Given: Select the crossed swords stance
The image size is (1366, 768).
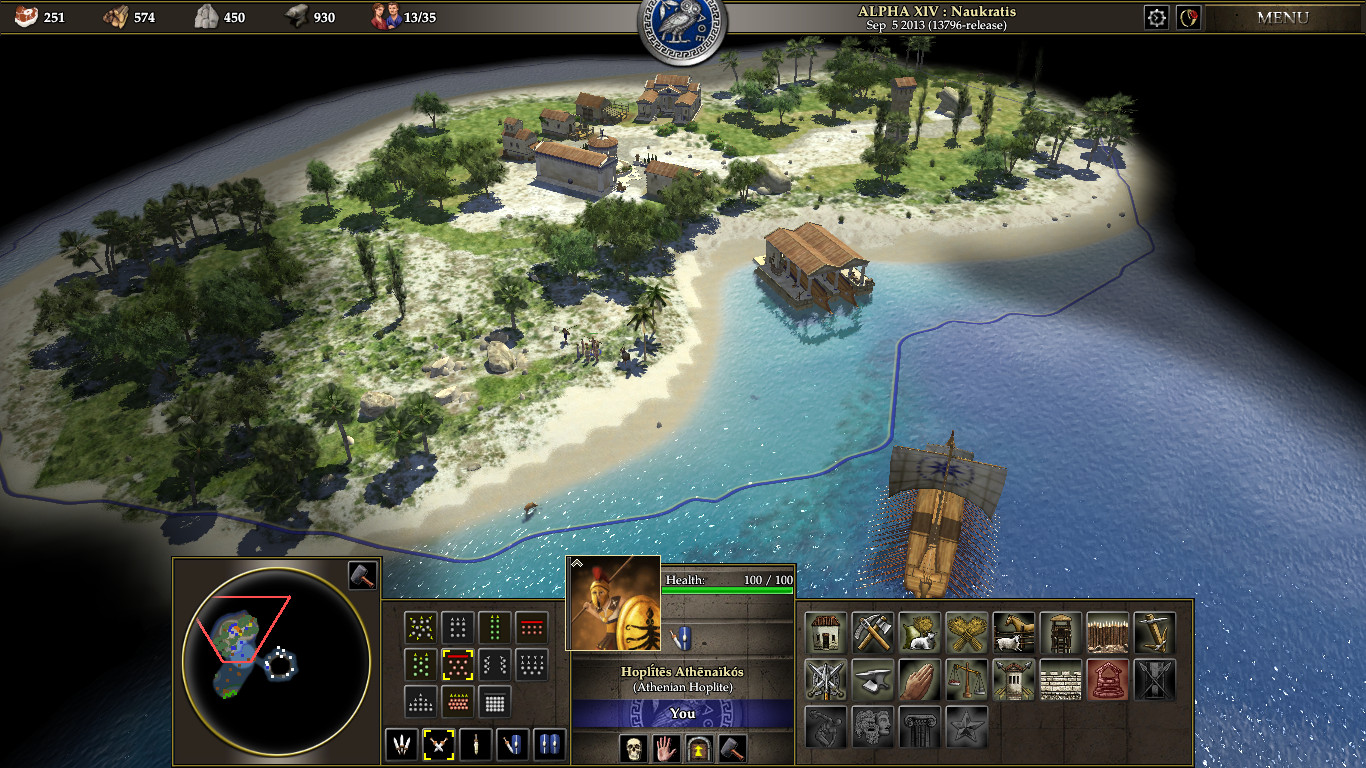Looking at the screenshot, I should click(x=438, y=744).
